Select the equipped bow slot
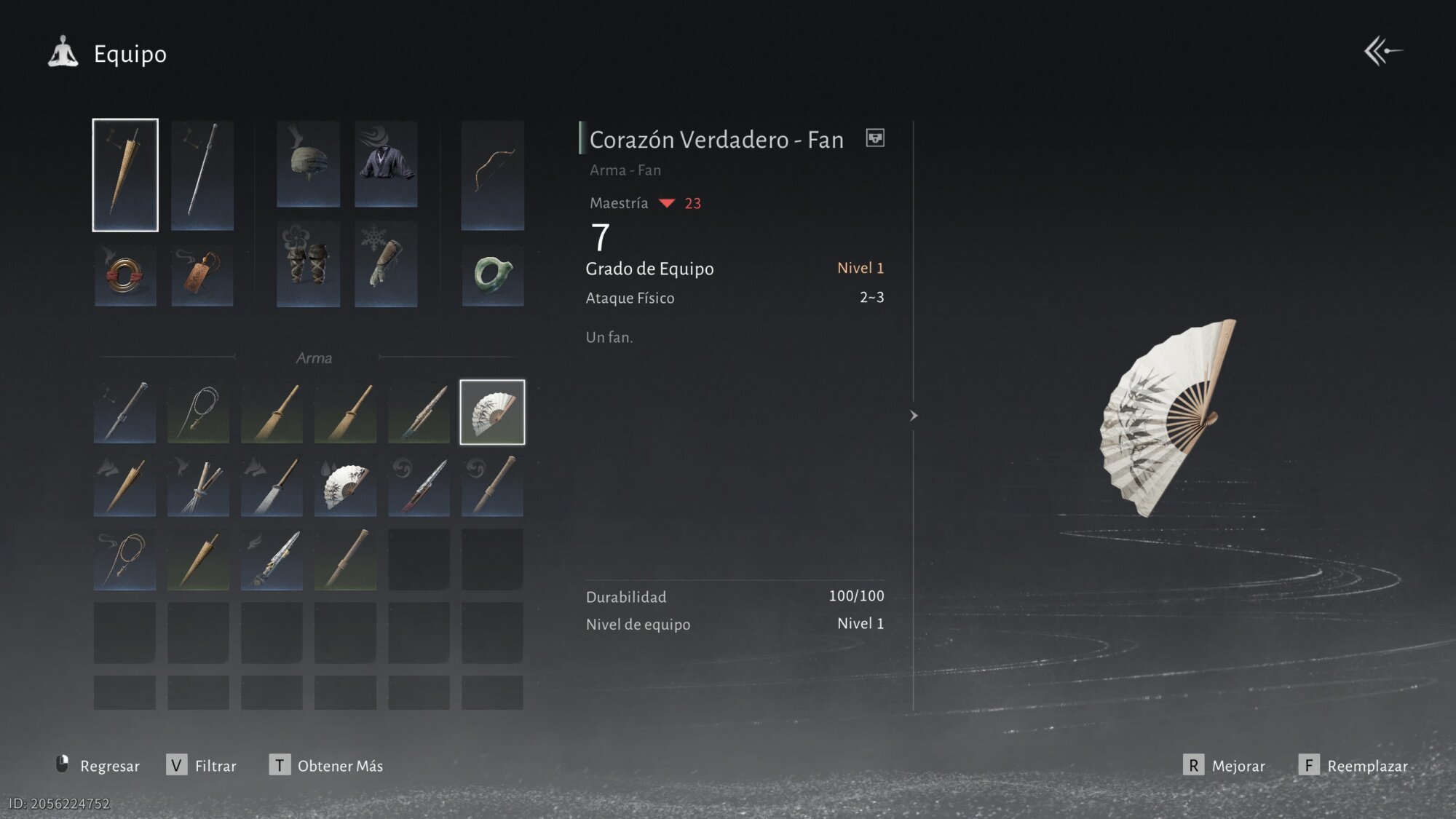The width and height of the screenshot is (1456, 819). click(x=493, y=175)
